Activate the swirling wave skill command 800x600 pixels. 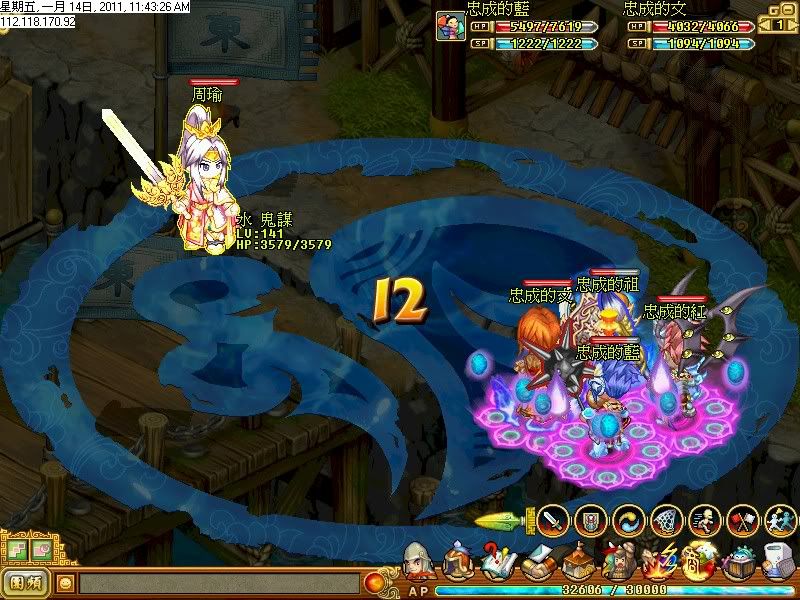(629, 520)
